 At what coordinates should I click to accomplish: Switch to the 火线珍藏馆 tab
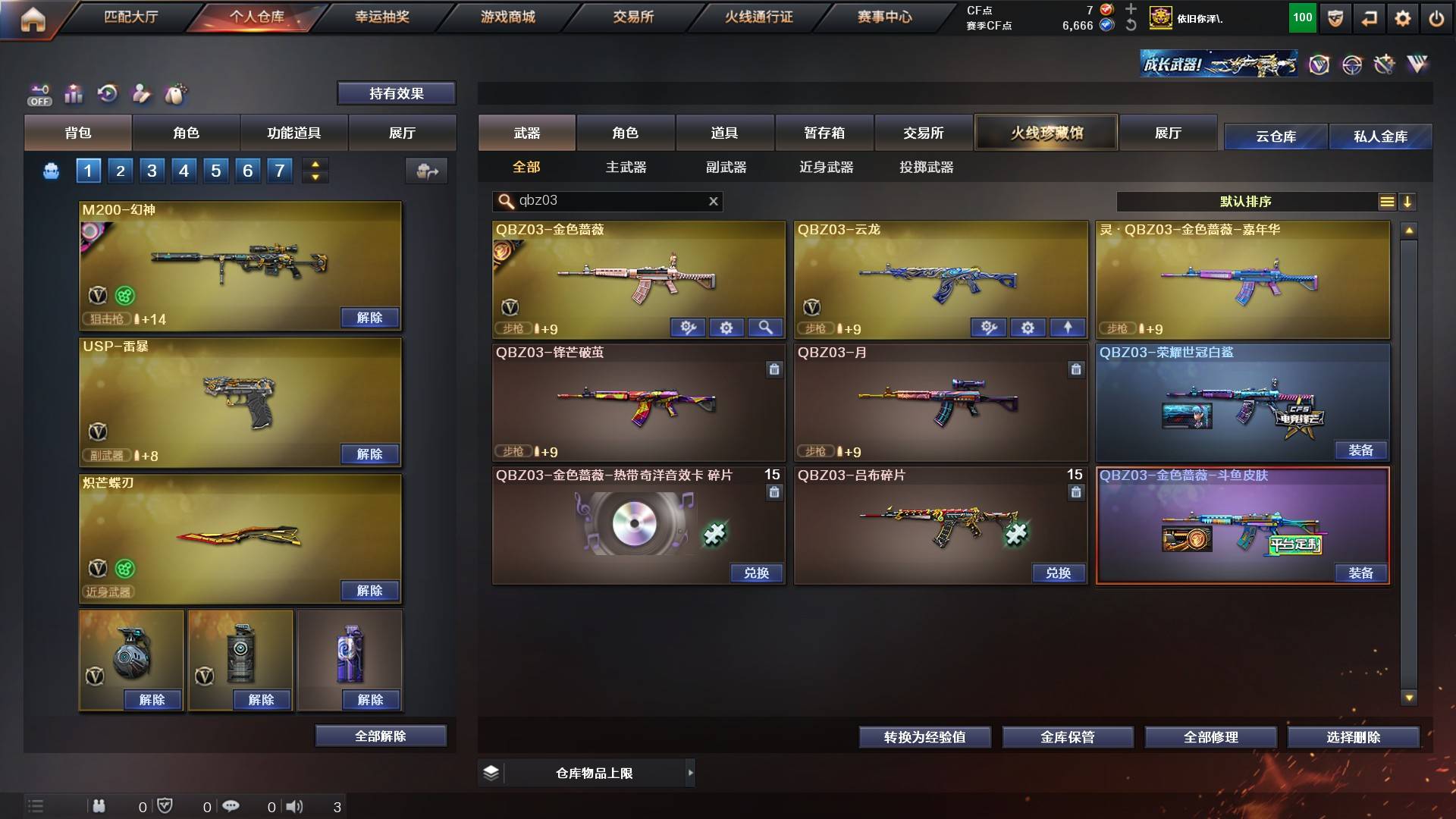tap(1047, 132)
